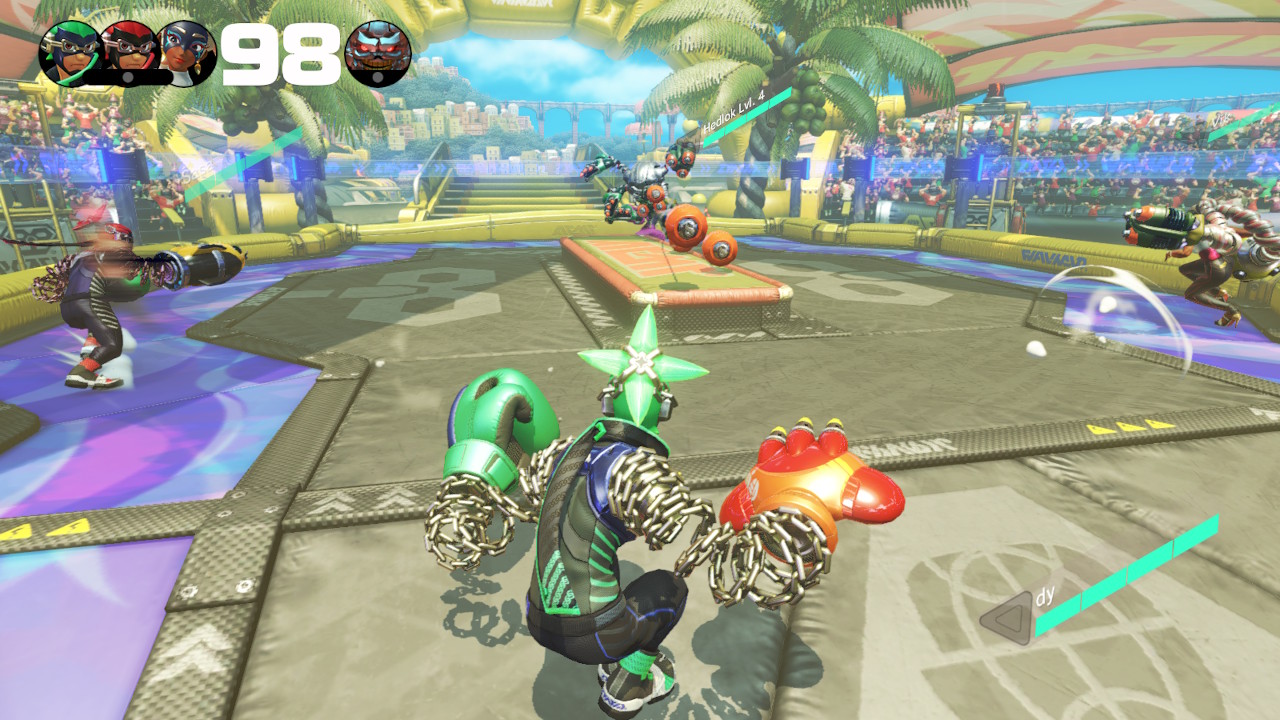Click Twintelle's portrait in the team row
The image size is (1280, 720).
[189, 53]
